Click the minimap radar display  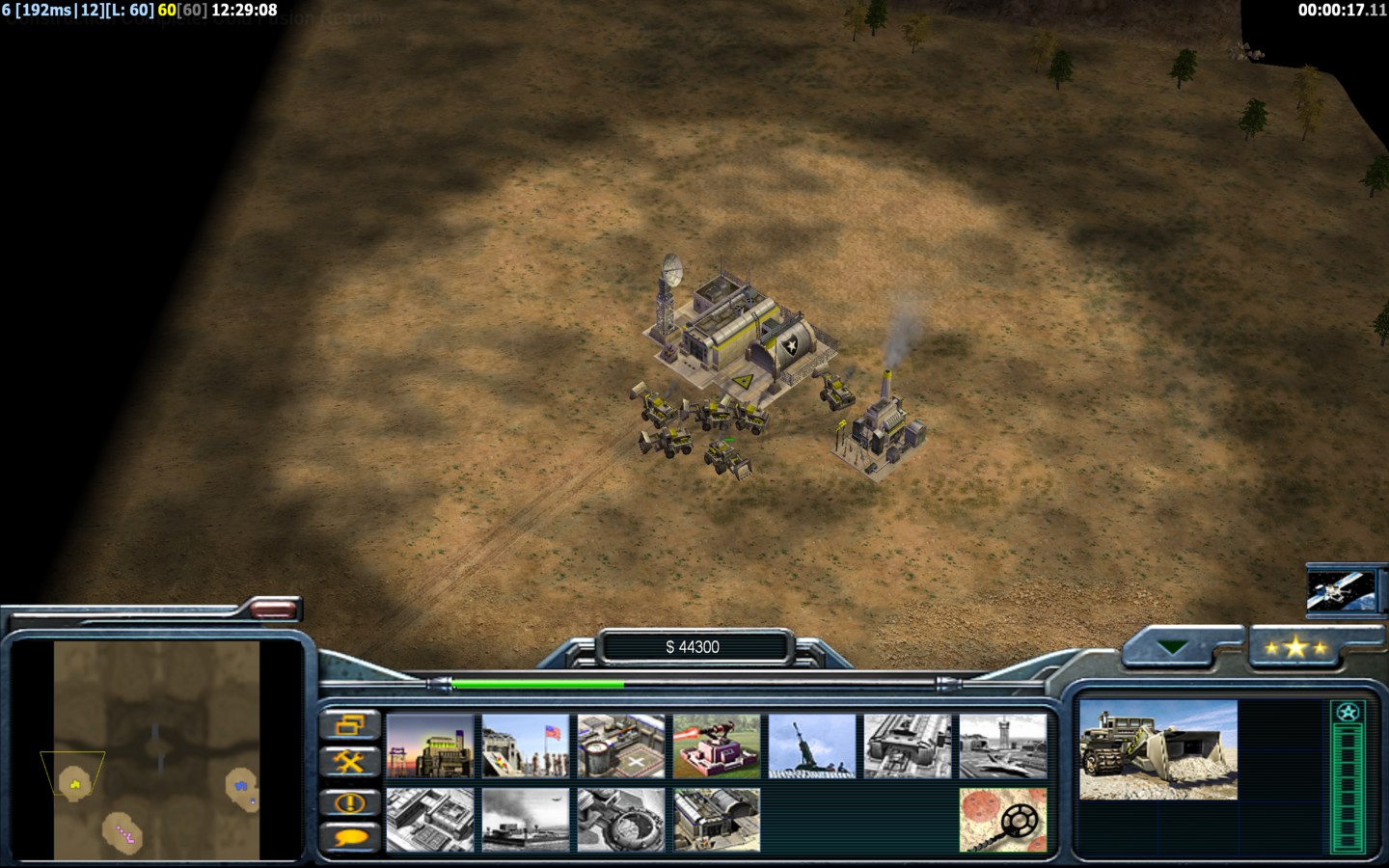tap(156, 750)
